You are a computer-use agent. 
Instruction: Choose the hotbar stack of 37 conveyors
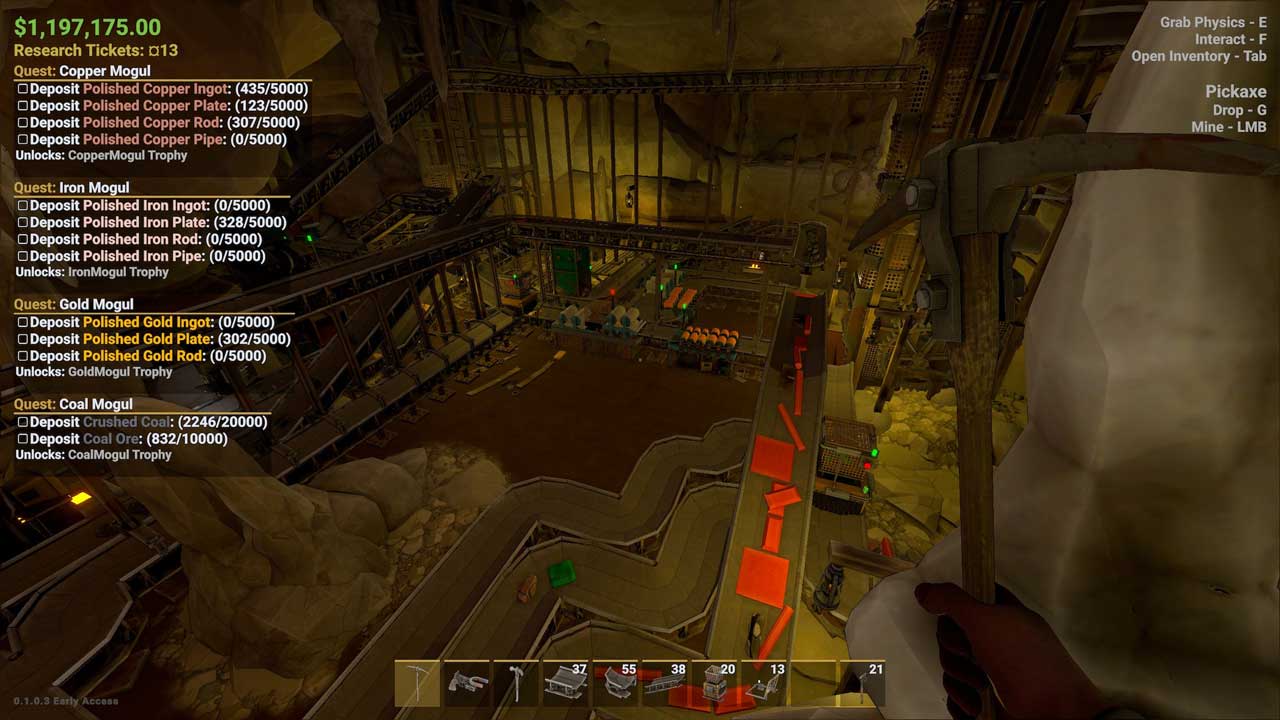click(x=565, y=684)
